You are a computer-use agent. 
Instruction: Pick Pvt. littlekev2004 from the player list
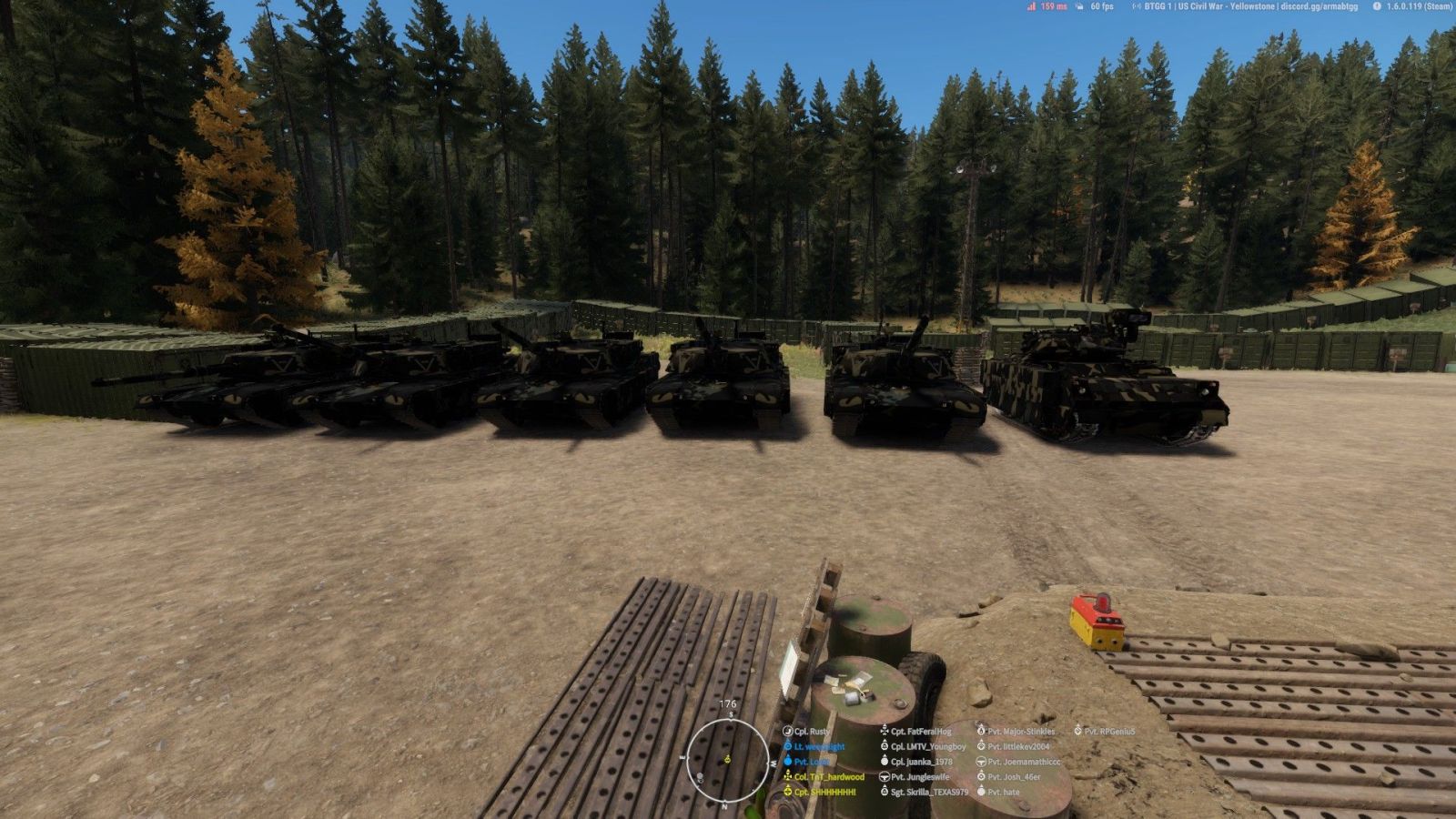coord(1018,747)
